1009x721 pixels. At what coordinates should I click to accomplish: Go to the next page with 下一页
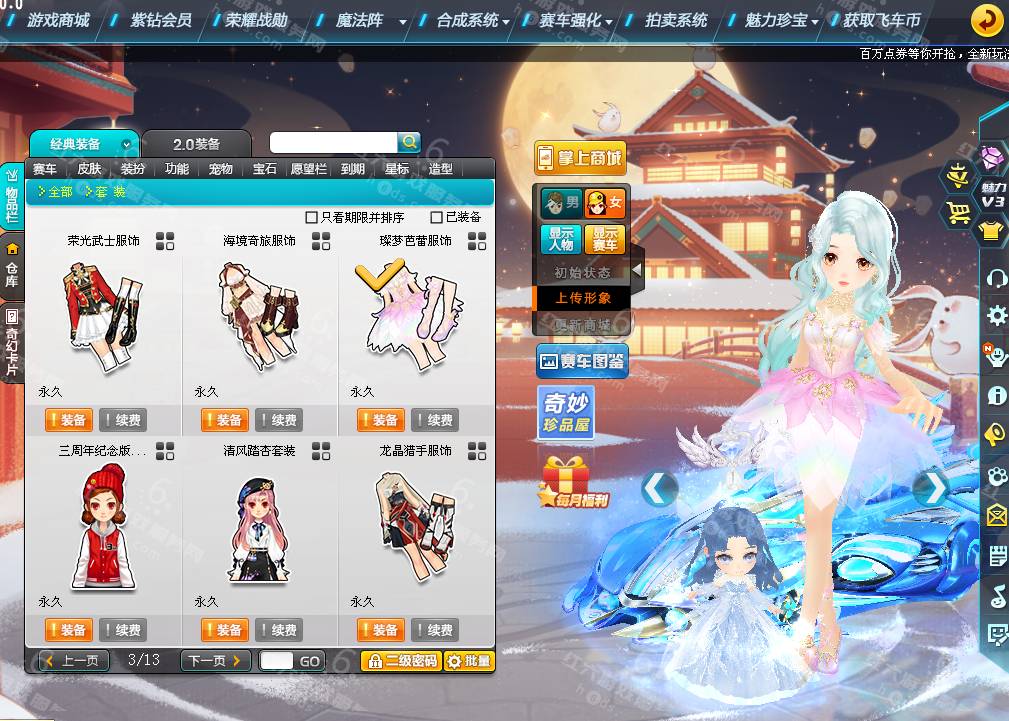[215, 660]
